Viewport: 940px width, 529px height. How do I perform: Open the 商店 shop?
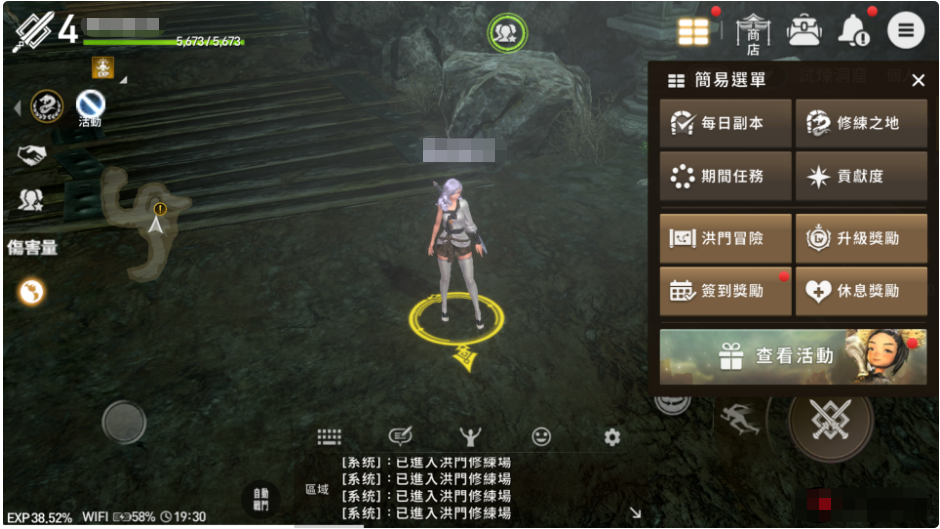coord(753,31)
